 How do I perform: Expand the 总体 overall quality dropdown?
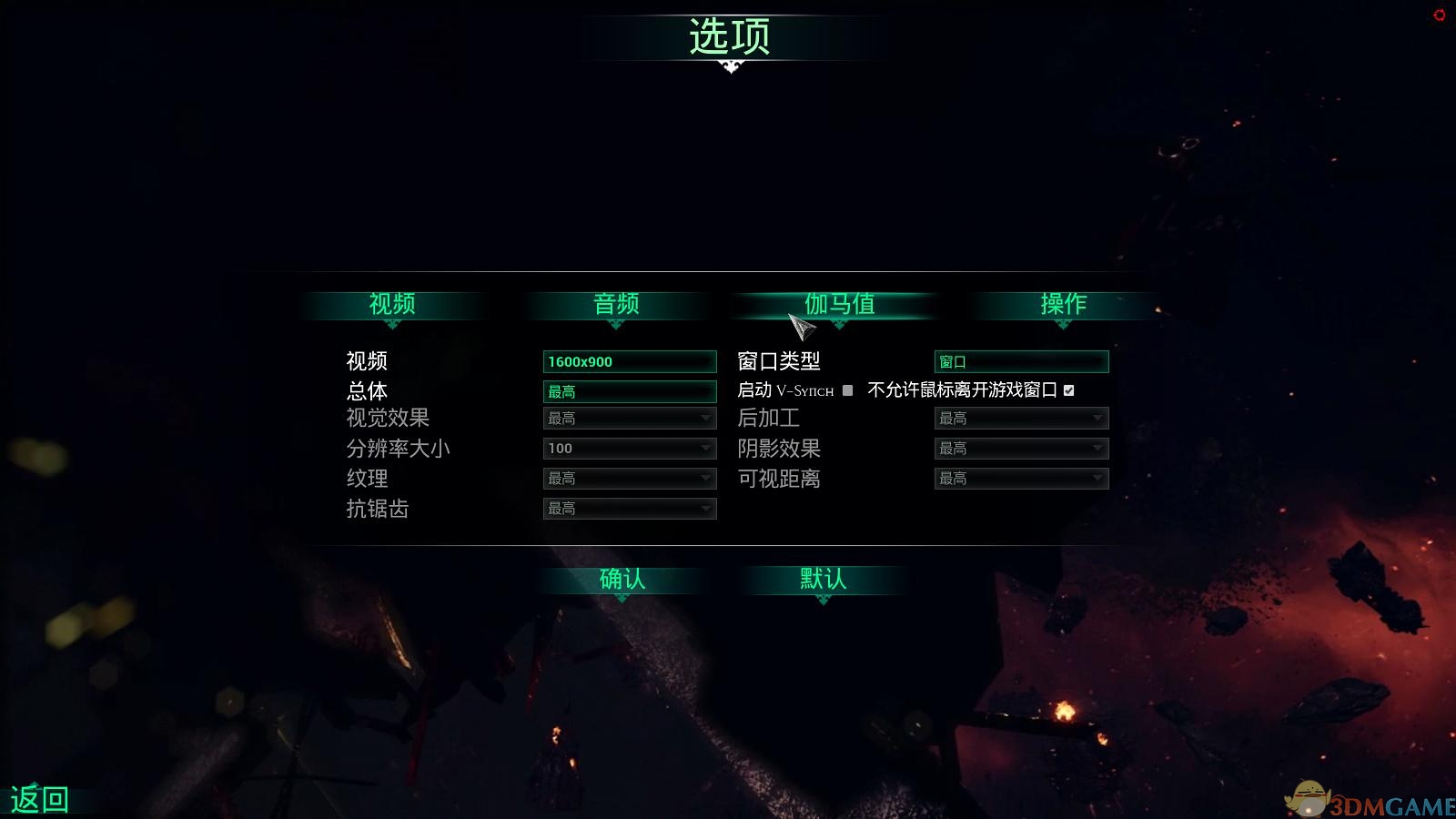(630, 391)
